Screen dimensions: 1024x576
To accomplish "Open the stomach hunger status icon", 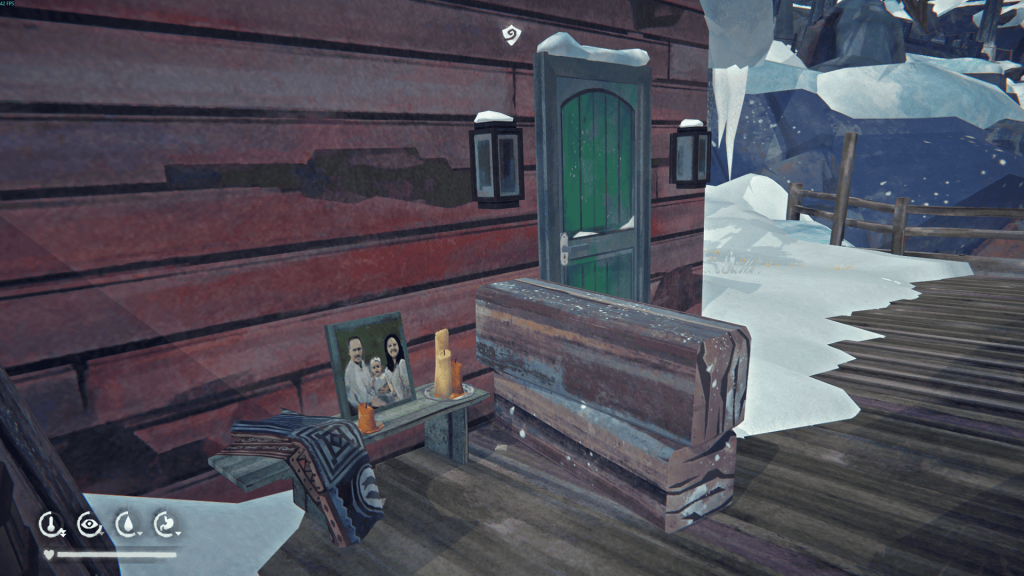I will coord(164,523).
